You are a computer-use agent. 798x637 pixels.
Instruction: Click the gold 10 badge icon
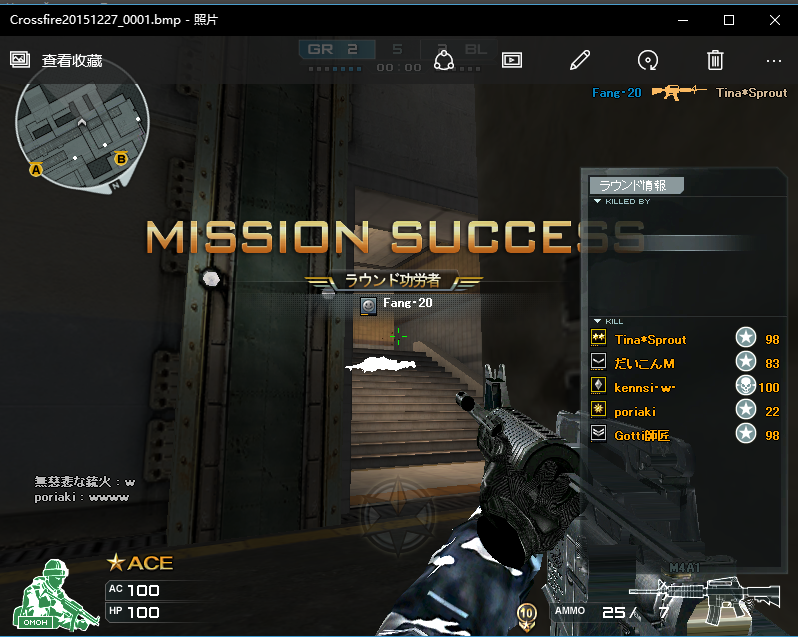pos(527,613)
